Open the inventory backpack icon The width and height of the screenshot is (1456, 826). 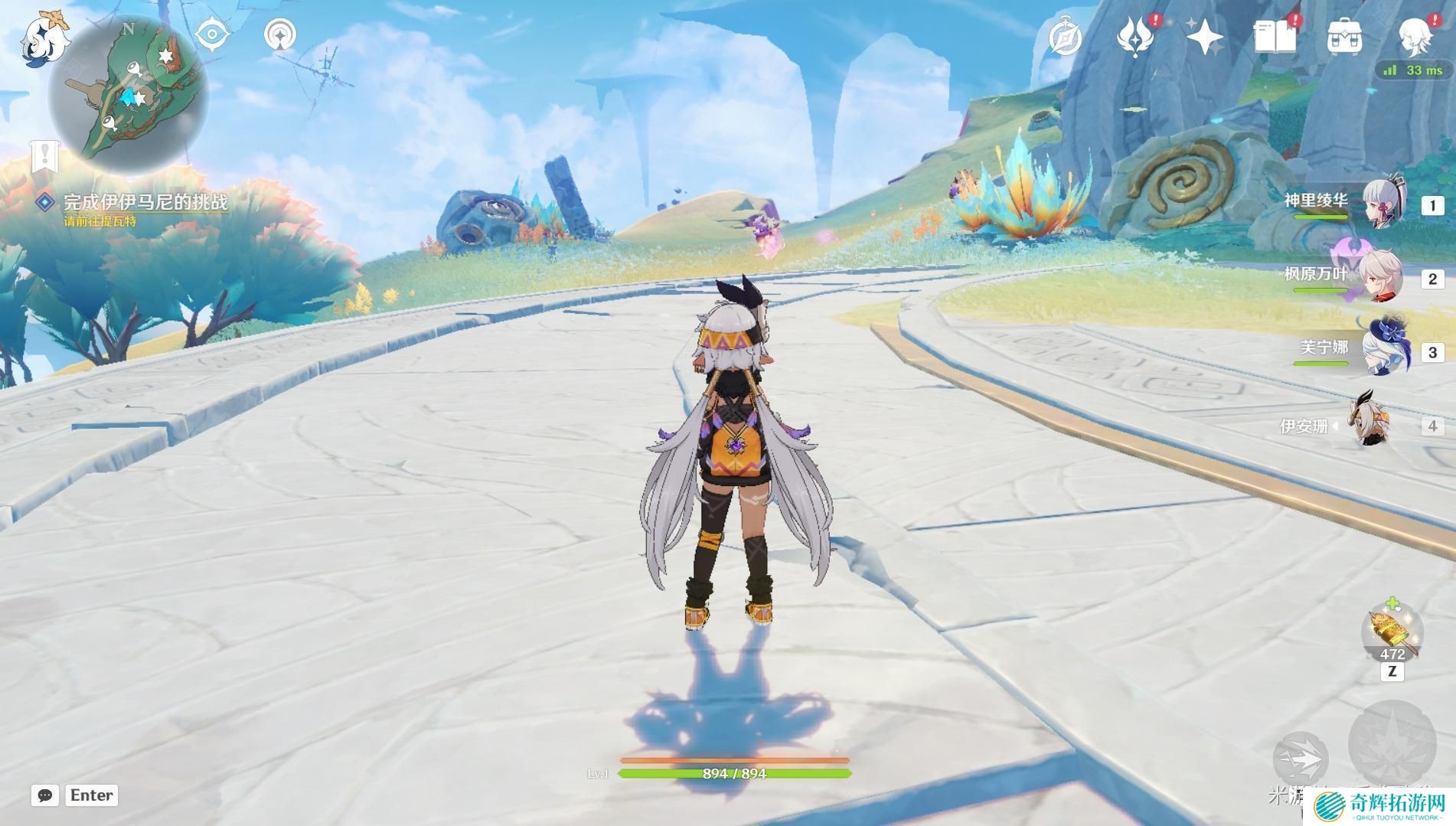[x=1344, y=37]
